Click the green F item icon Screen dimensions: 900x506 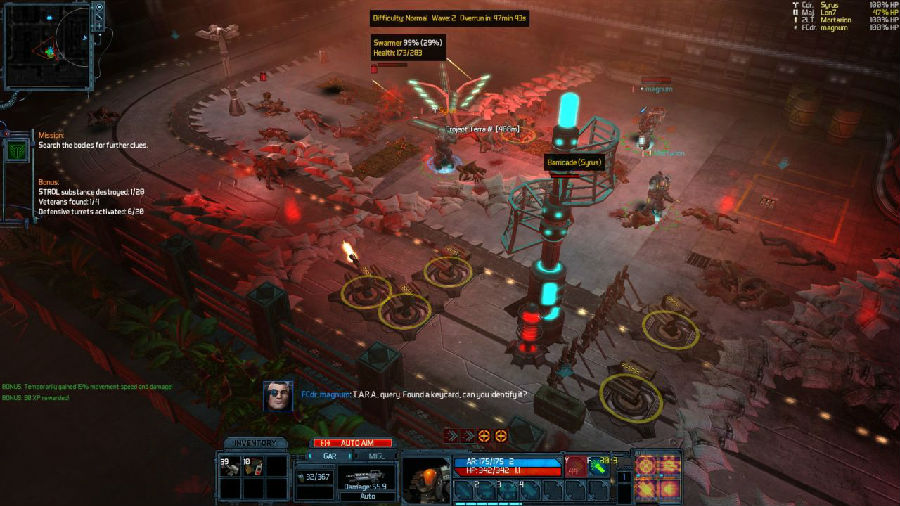pyautogui.click(x=601, y=464)
